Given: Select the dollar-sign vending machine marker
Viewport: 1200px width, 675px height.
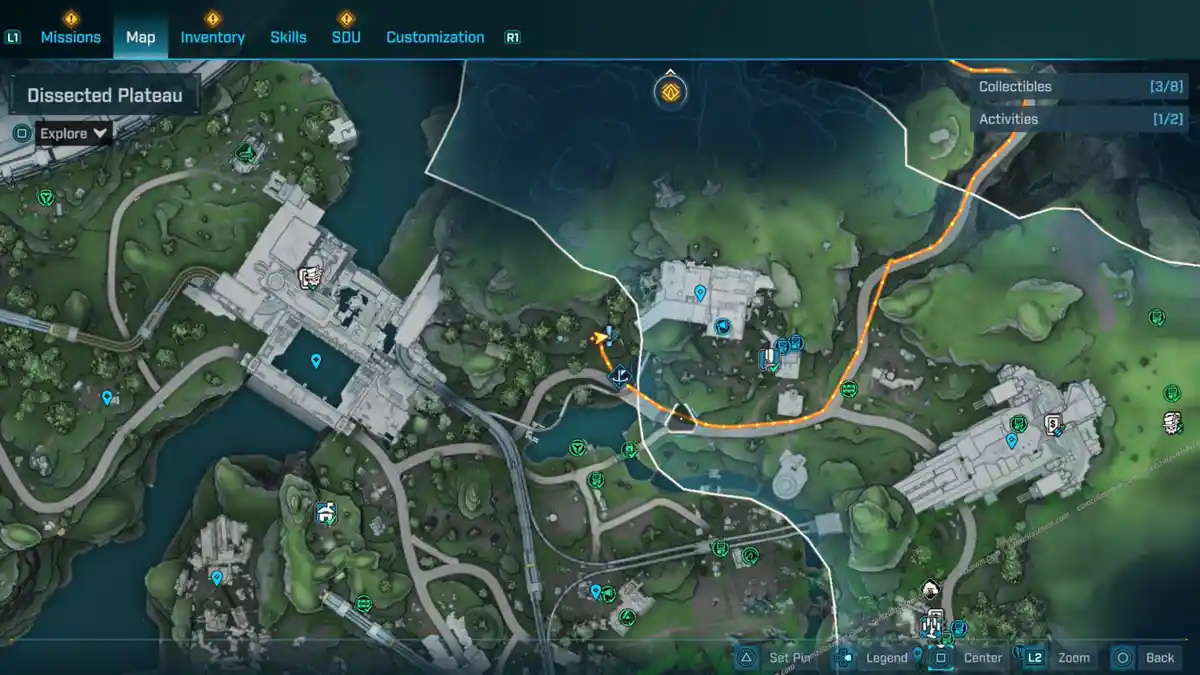Looking at the screenshot, I should coord(1052,424).
